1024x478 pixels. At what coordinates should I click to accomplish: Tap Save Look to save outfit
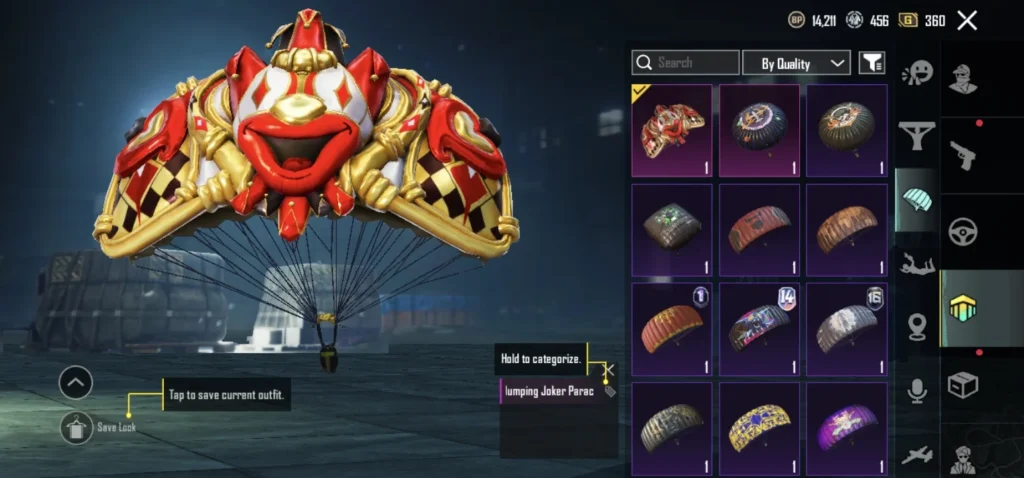coord(76,427)
